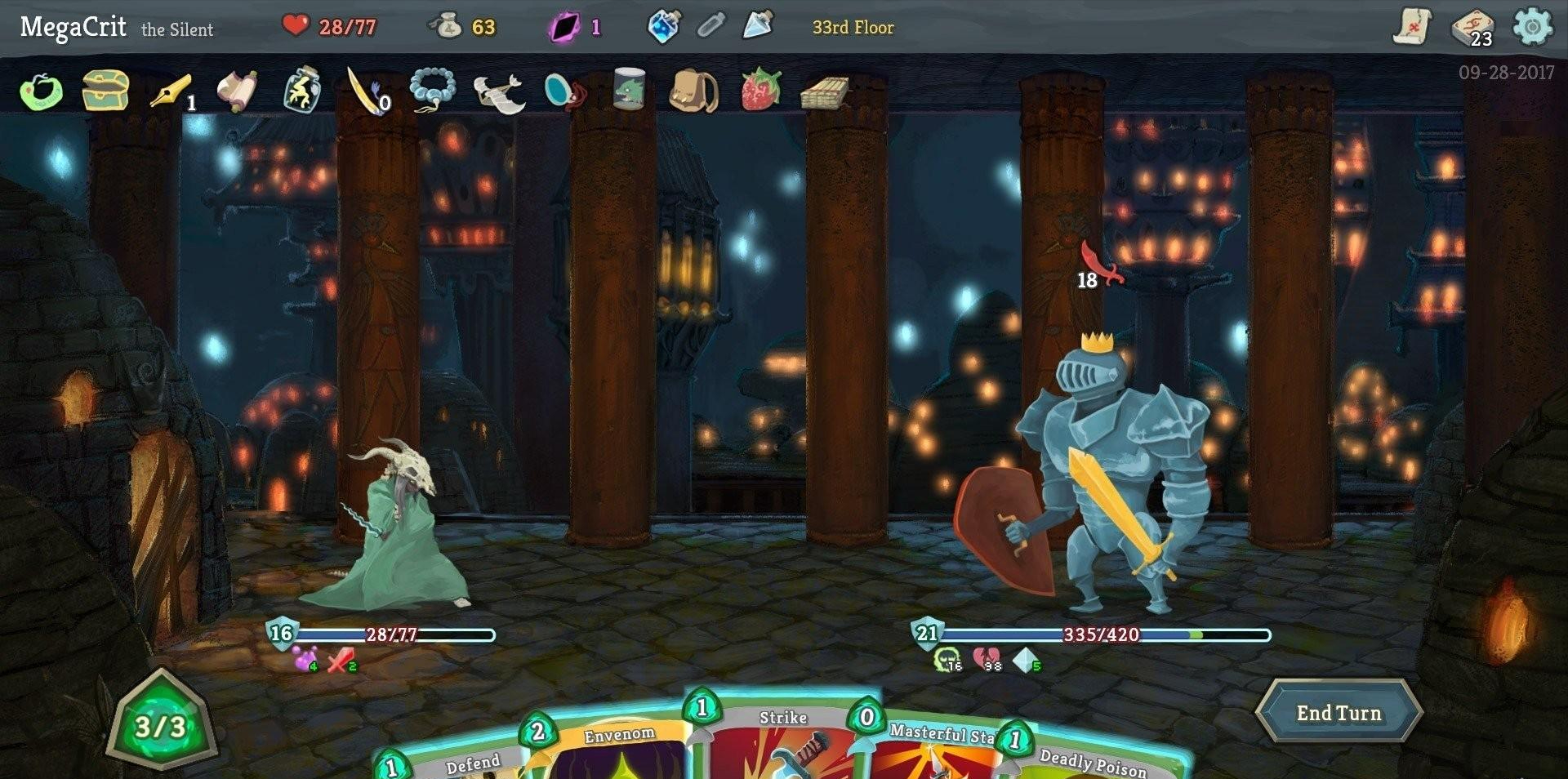The image size is (1568, 779).
Task: Inspect the strawberry relic
Action: 760,89
